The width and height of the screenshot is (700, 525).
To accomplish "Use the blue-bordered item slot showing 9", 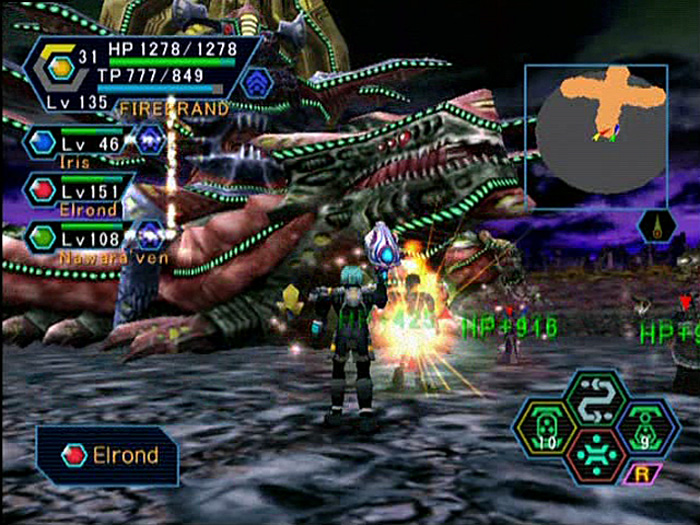I will [647, 428].
